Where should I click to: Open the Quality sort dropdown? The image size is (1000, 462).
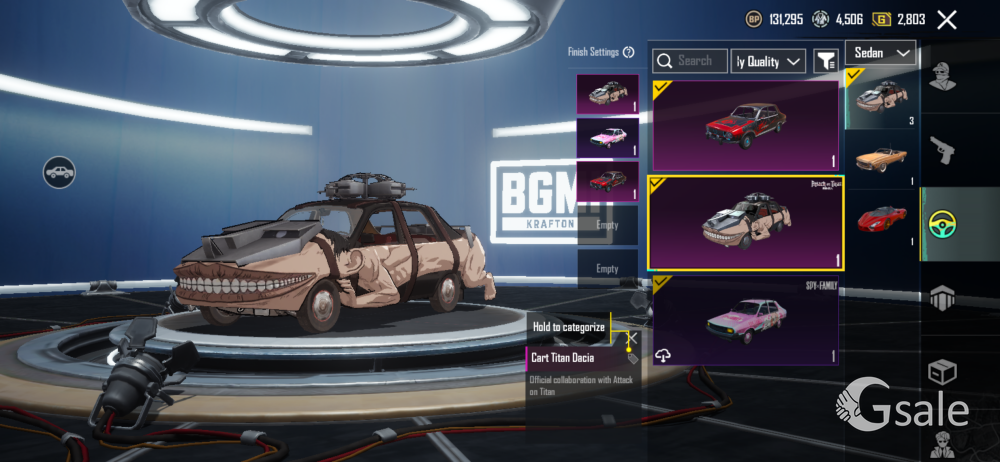[x=768, y=61]
